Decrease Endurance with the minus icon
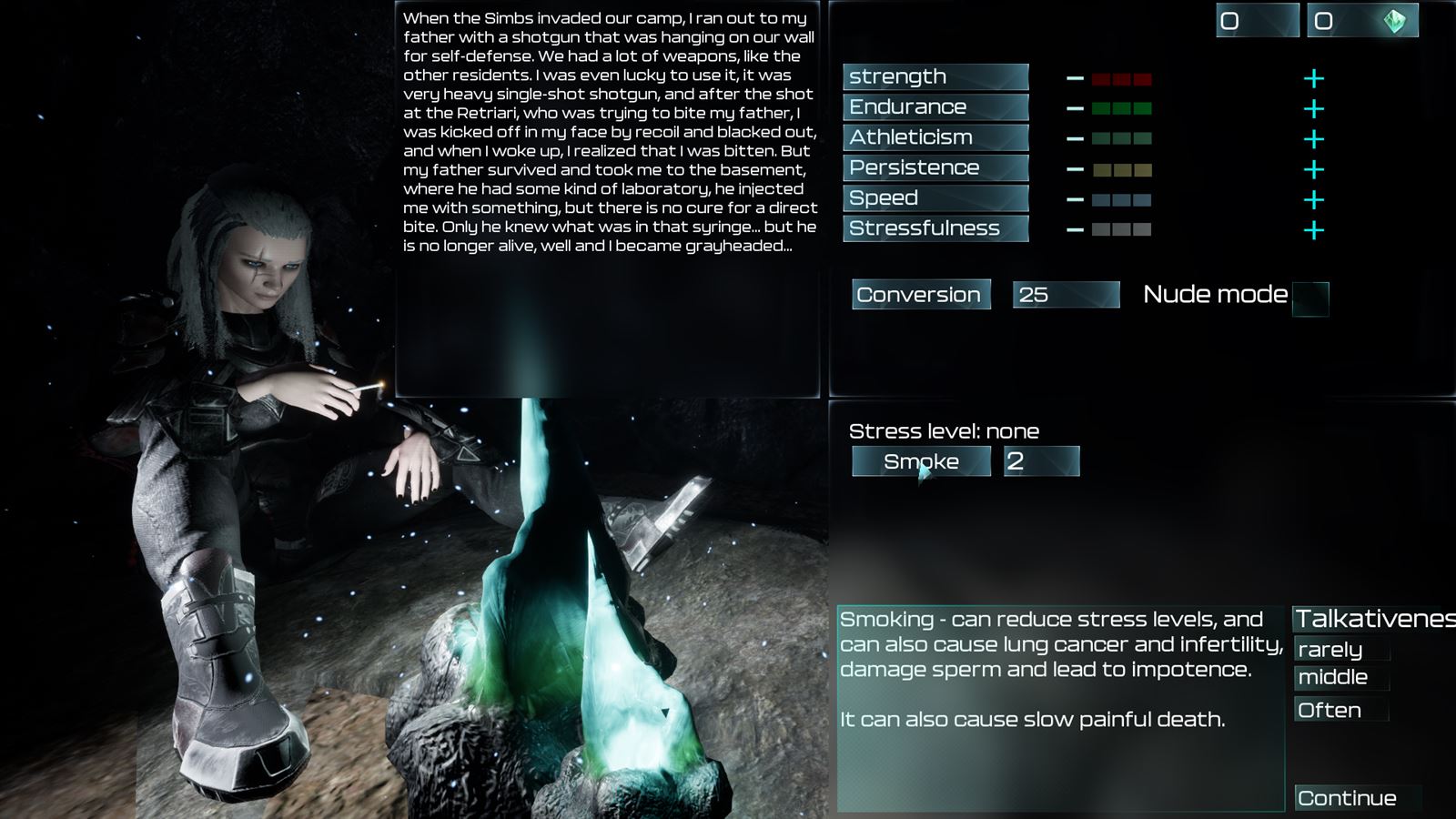Screen dimensions: 1456x819 [x=1077, y=106]
